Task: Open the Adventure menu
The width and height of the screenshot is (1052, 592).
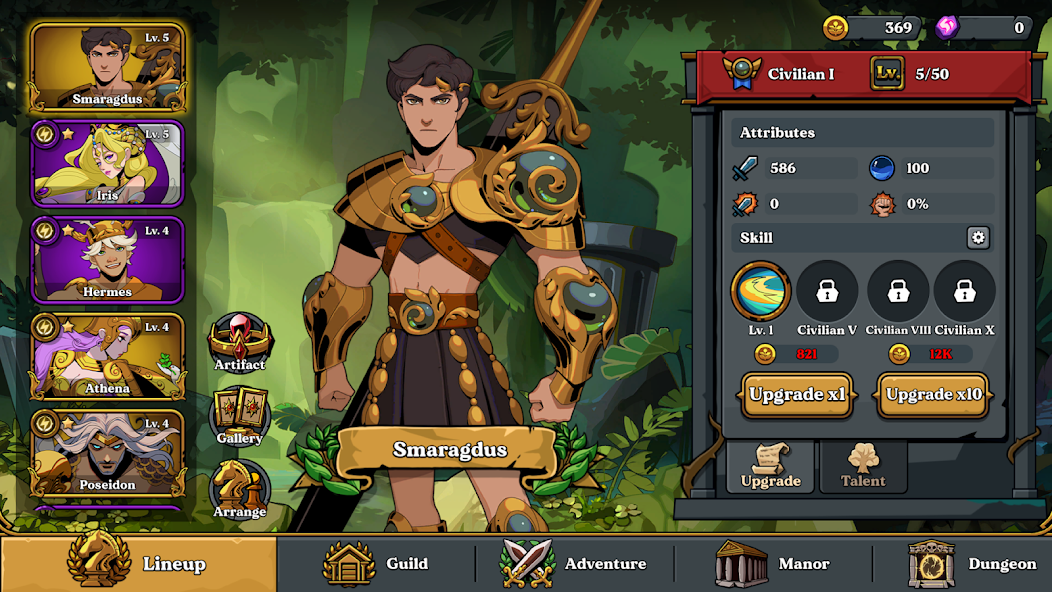Action: (x=574, y=564)
